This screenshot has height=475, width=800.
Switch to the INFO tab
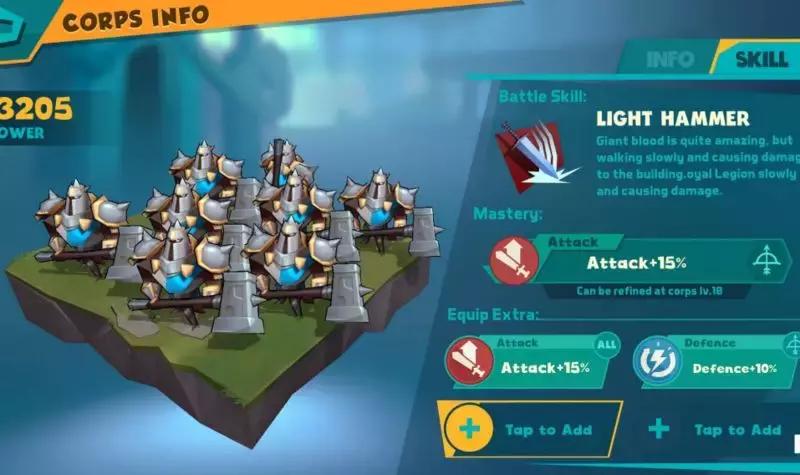pyautogui.click(x=669, y=57)
